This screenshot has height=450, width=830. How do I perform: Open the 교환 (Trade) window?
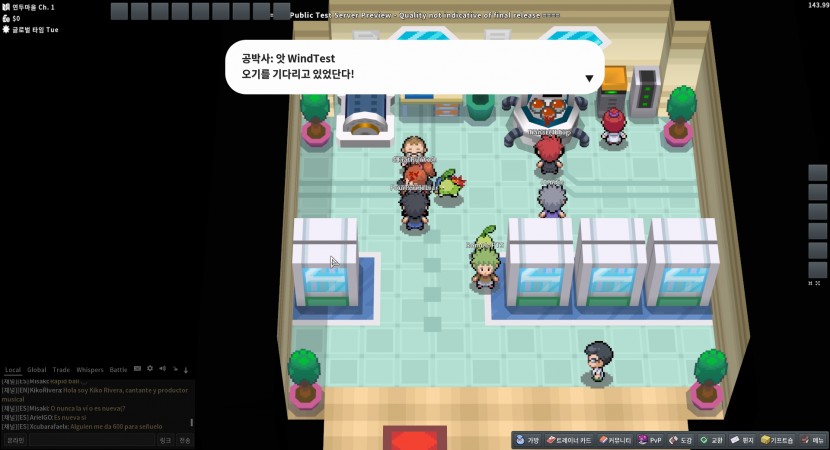point(712,440)
